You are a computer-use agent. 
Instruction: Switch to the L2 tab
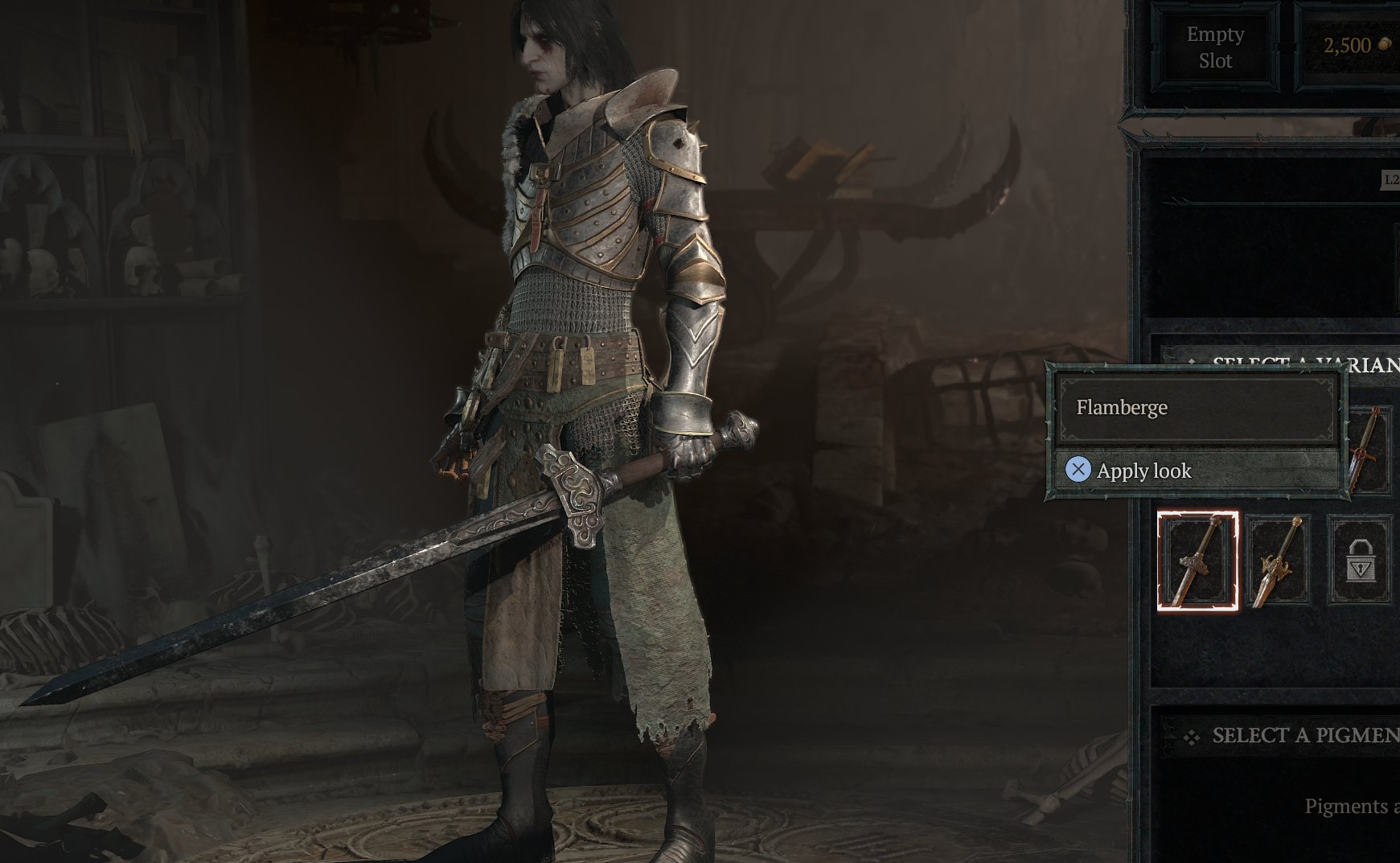(x=1390, y=181)
